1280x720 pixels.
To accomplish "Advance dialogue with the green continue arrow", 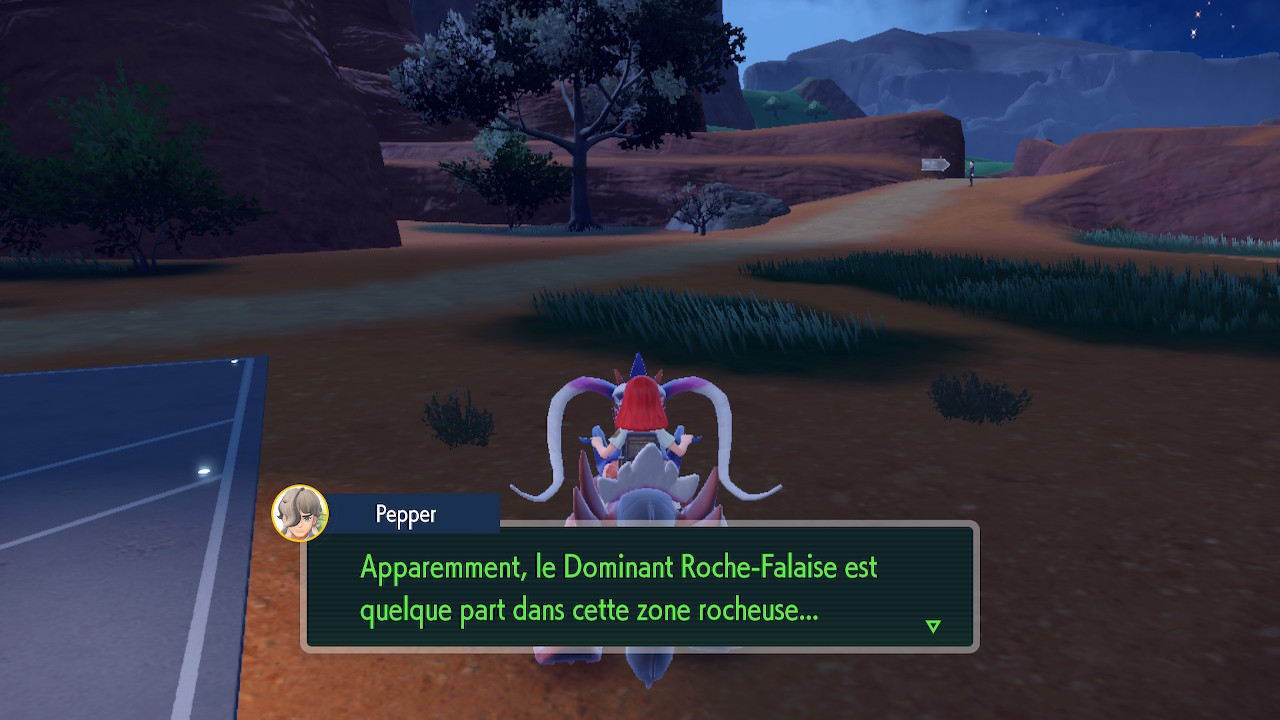I will (x=933, y=626).
